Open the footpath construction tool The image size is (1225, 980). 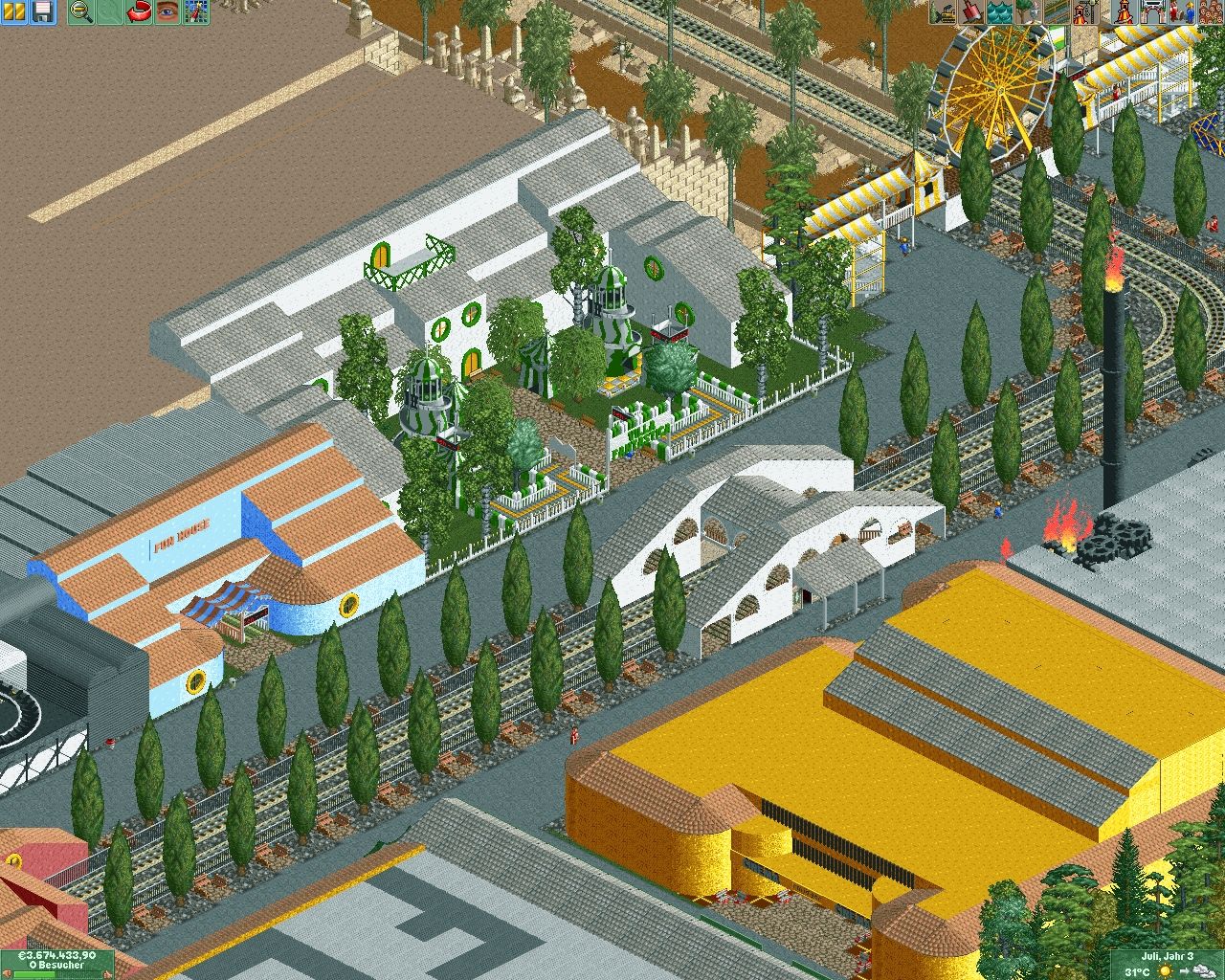pyautogui.click(x=1057, y=12)
